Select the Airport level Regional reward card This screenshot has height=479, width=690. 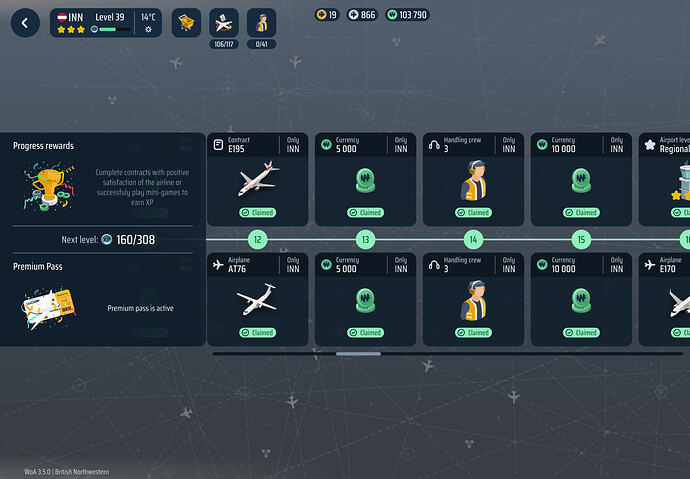666,179
